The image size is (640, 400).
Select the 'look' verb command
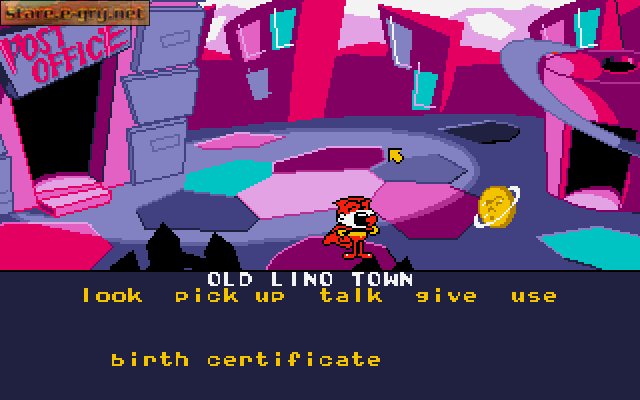click(112, 296)
